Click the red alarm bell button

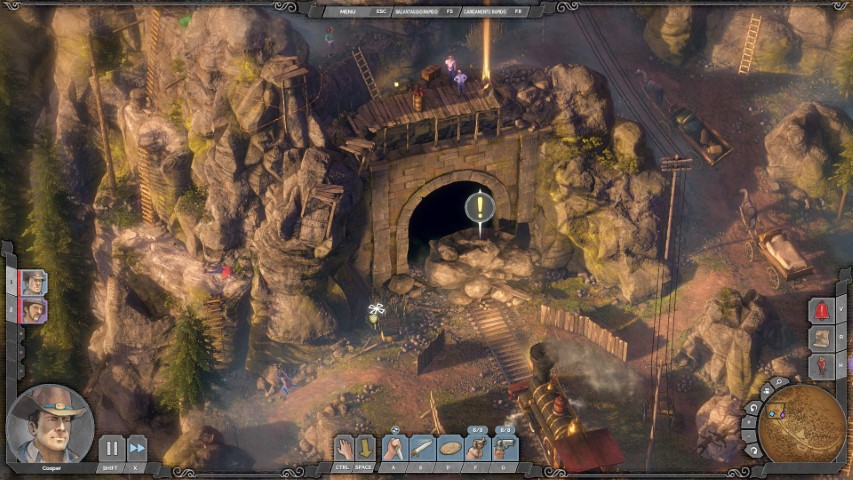(822, 310)
